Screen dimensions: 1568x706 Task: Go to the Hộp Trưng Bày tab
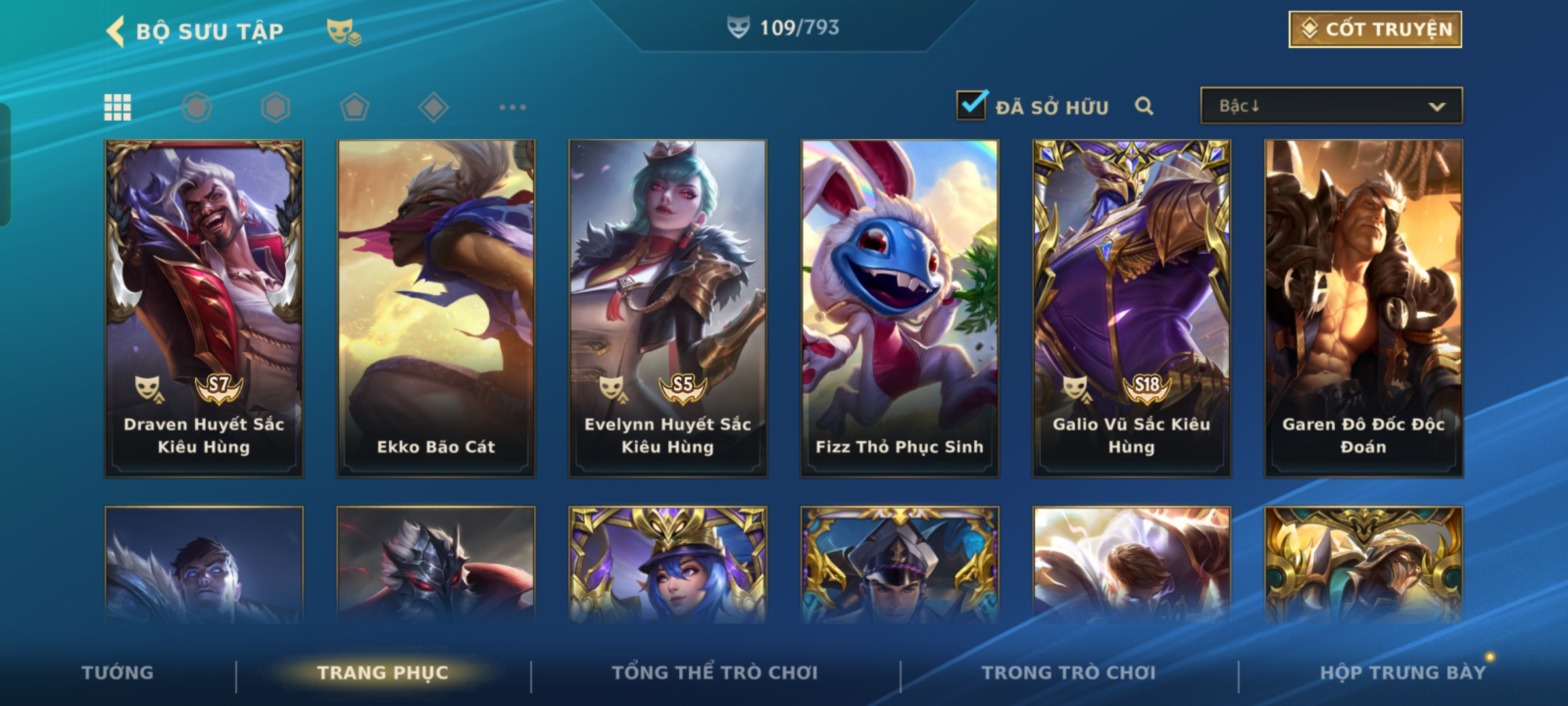pyautogui.click(x=1403, y=673)
